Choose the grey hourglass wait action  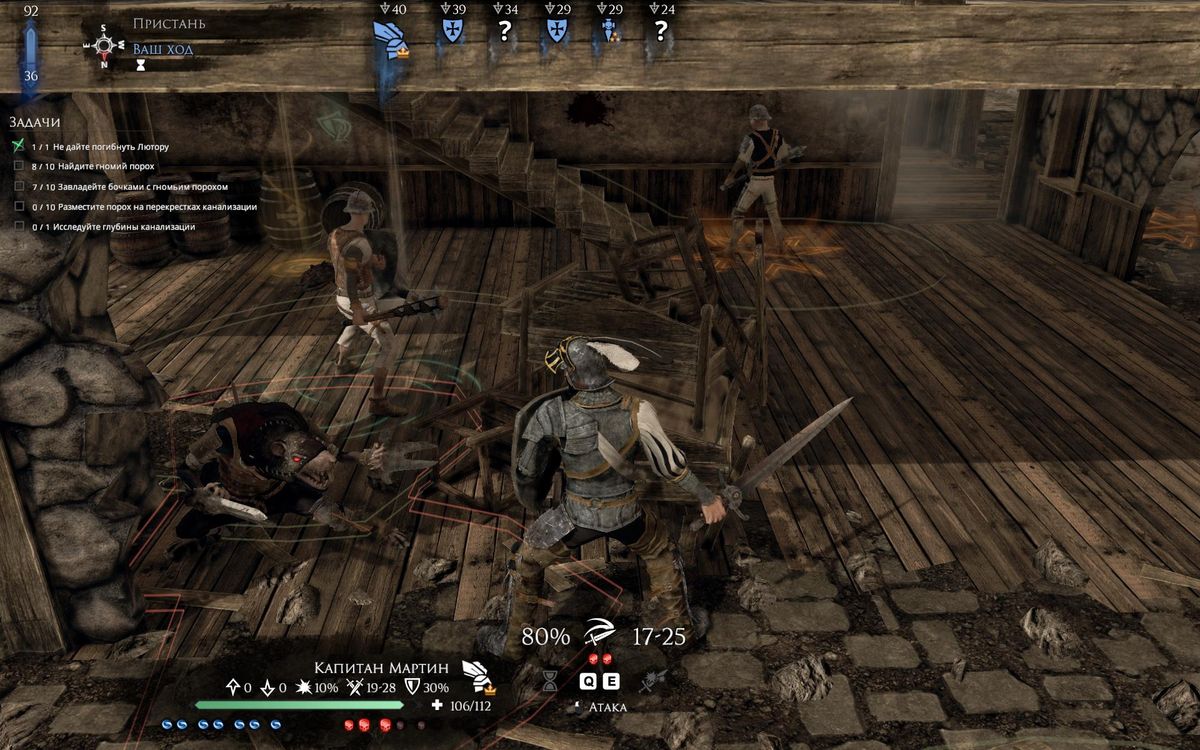click(550, 681)
